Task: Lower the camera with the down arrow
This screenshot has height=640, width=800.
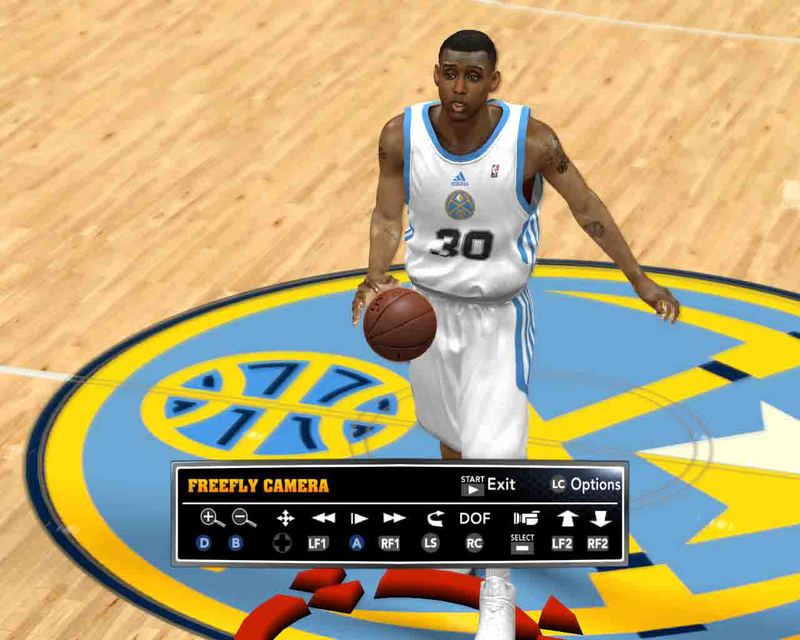Action: pyautogui.click(x=599, y=518)
